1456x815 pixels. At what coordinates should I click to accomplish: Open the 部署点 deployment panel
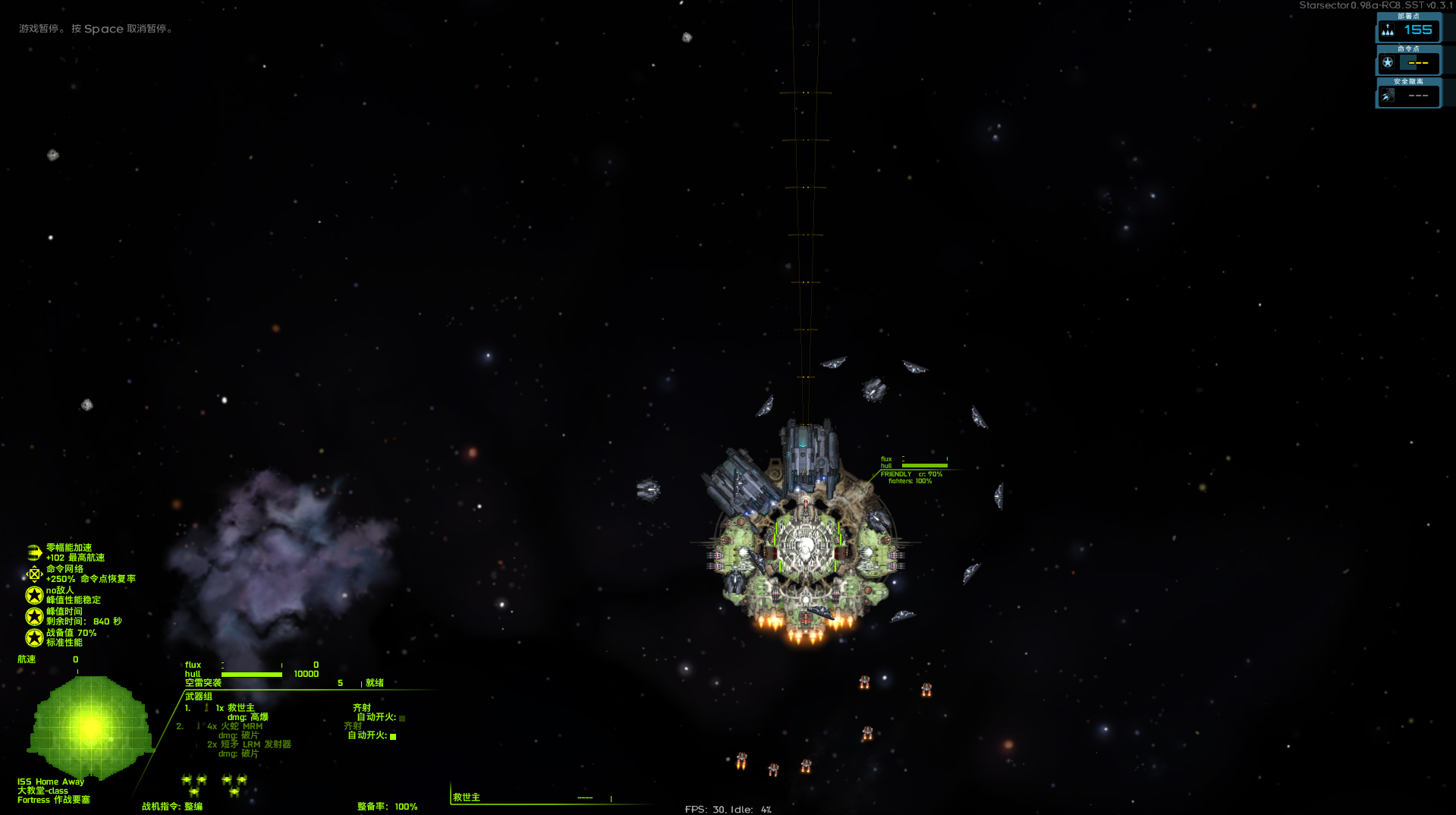coord(1408,30)
